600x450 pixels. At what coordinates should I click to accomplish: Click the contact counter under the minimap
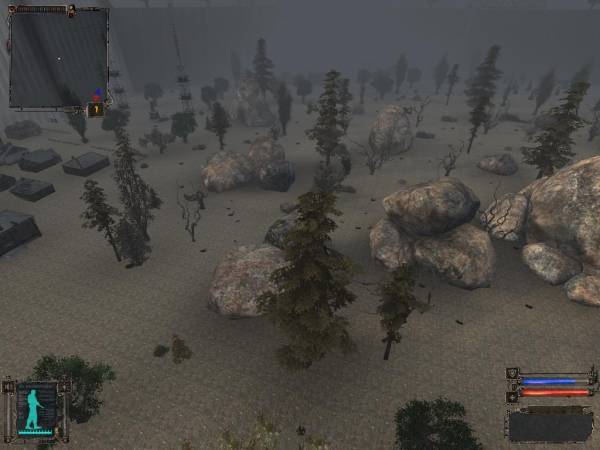(96, 110)
